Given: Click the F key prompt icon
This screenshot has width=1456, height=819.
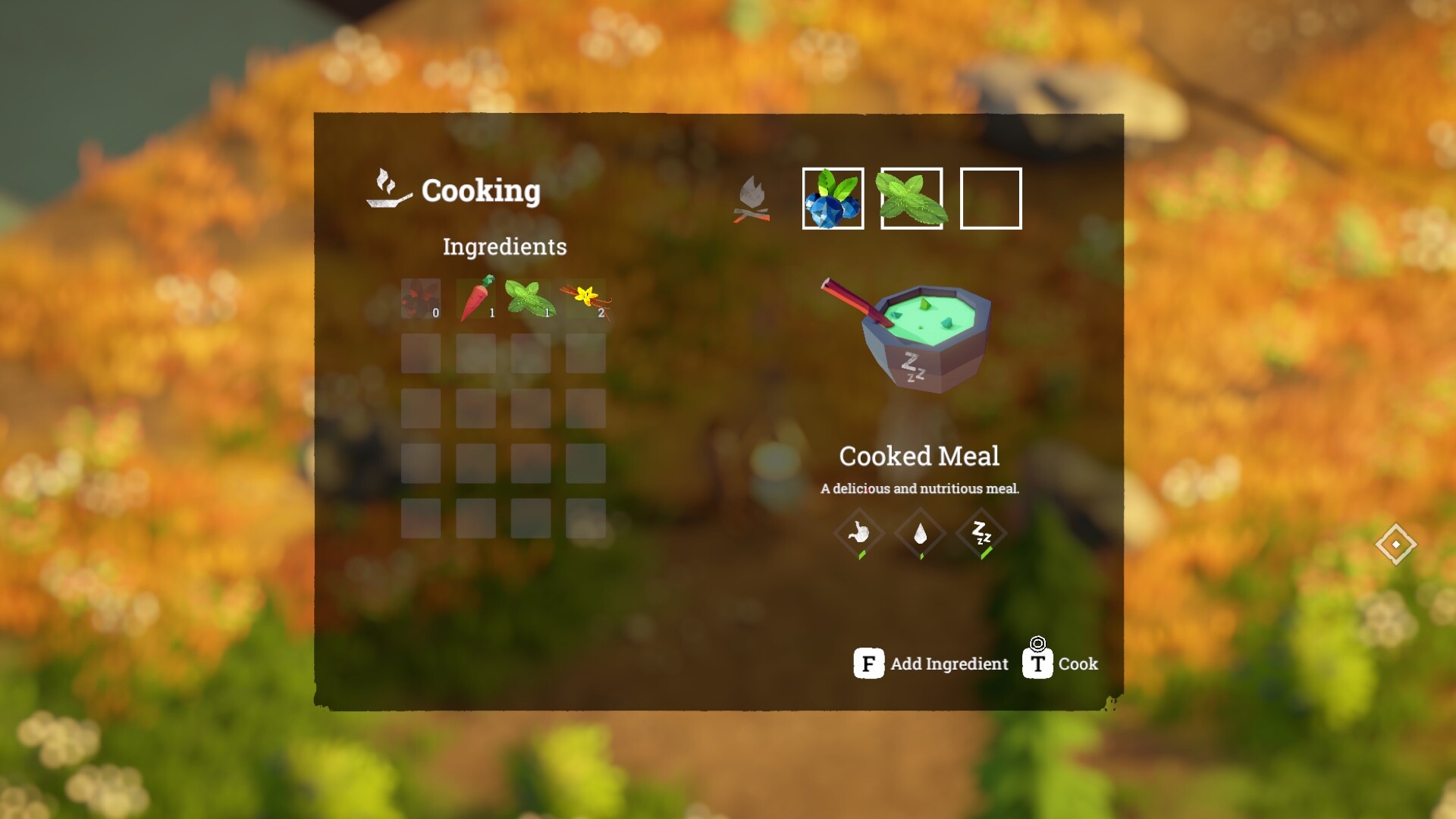Looking at the screenshot, I should coord(869,664).
